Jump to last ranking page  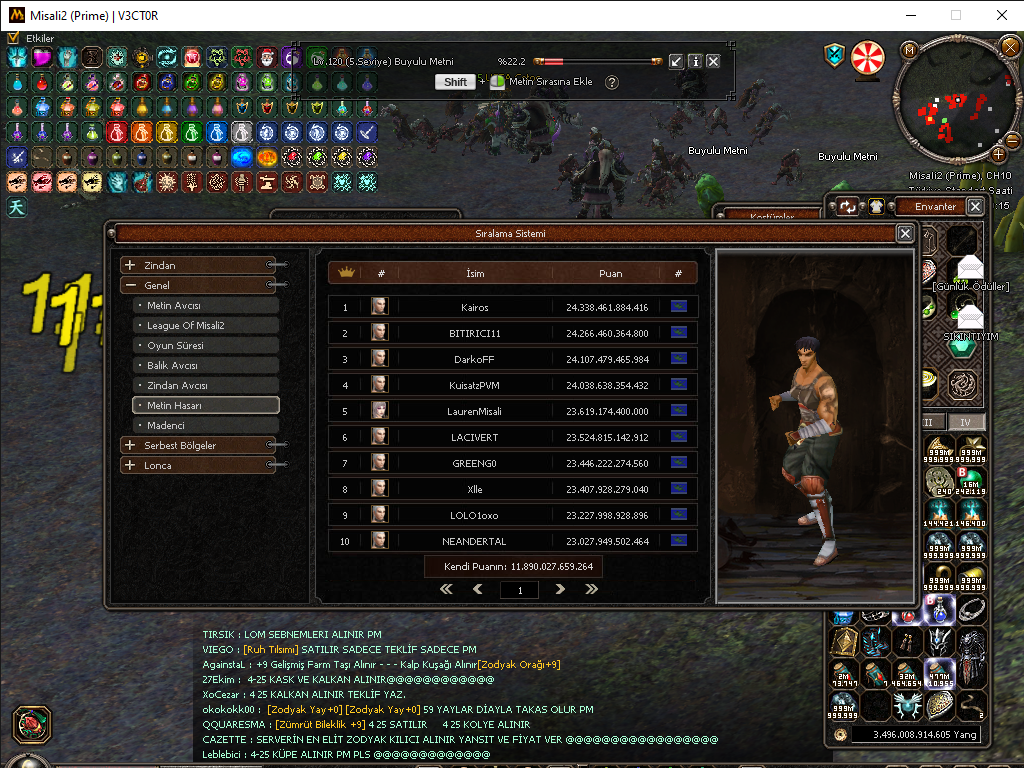click(591, 590)
